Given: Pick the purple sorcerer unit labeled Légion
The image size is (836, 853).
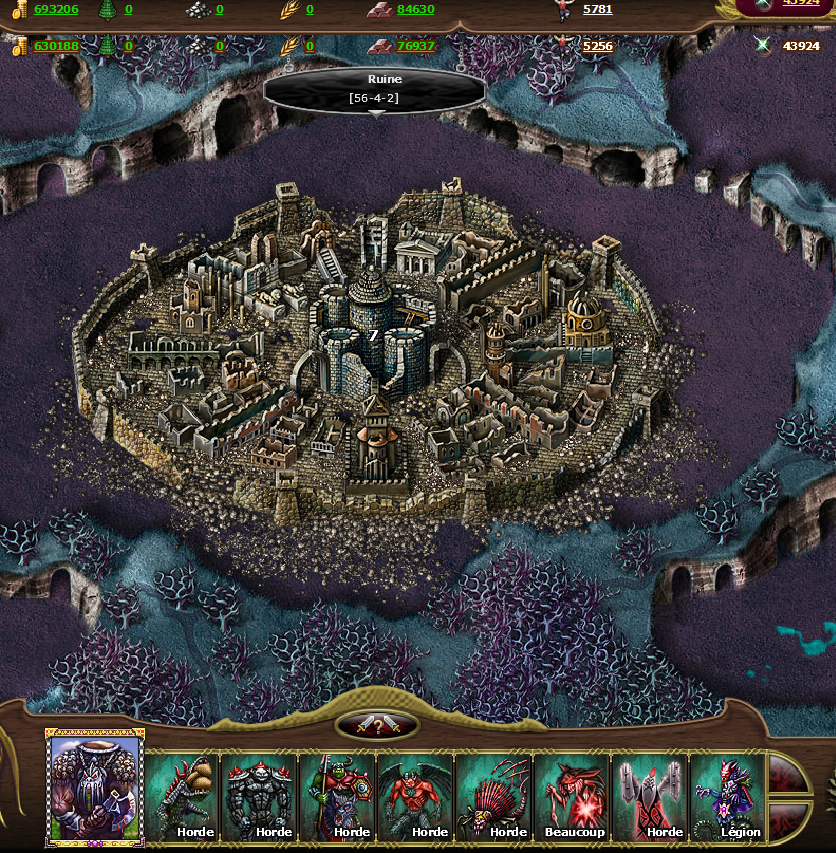Looking at the screenshot, I should pyautogui.click(x=728, y=797).
